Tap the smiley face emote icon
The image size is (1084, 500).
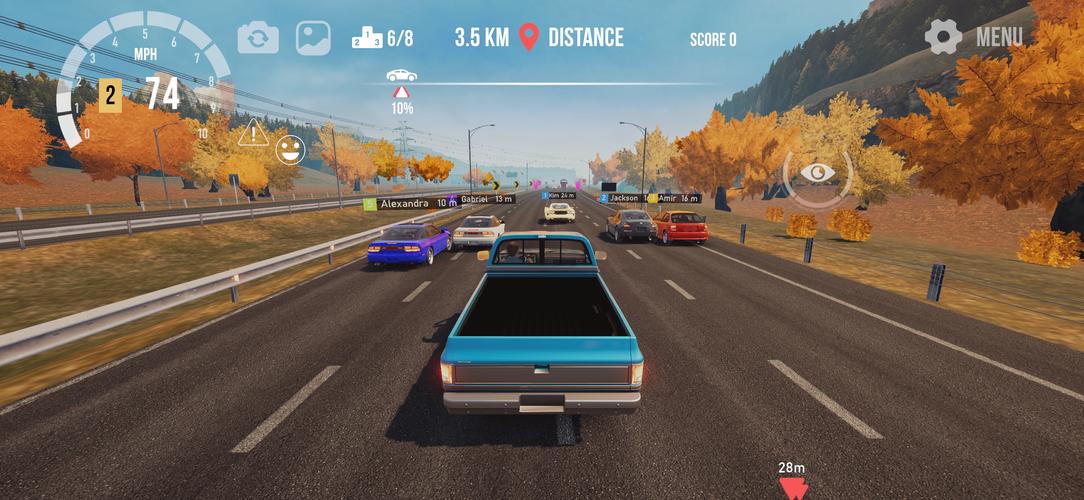click(290, 151)
